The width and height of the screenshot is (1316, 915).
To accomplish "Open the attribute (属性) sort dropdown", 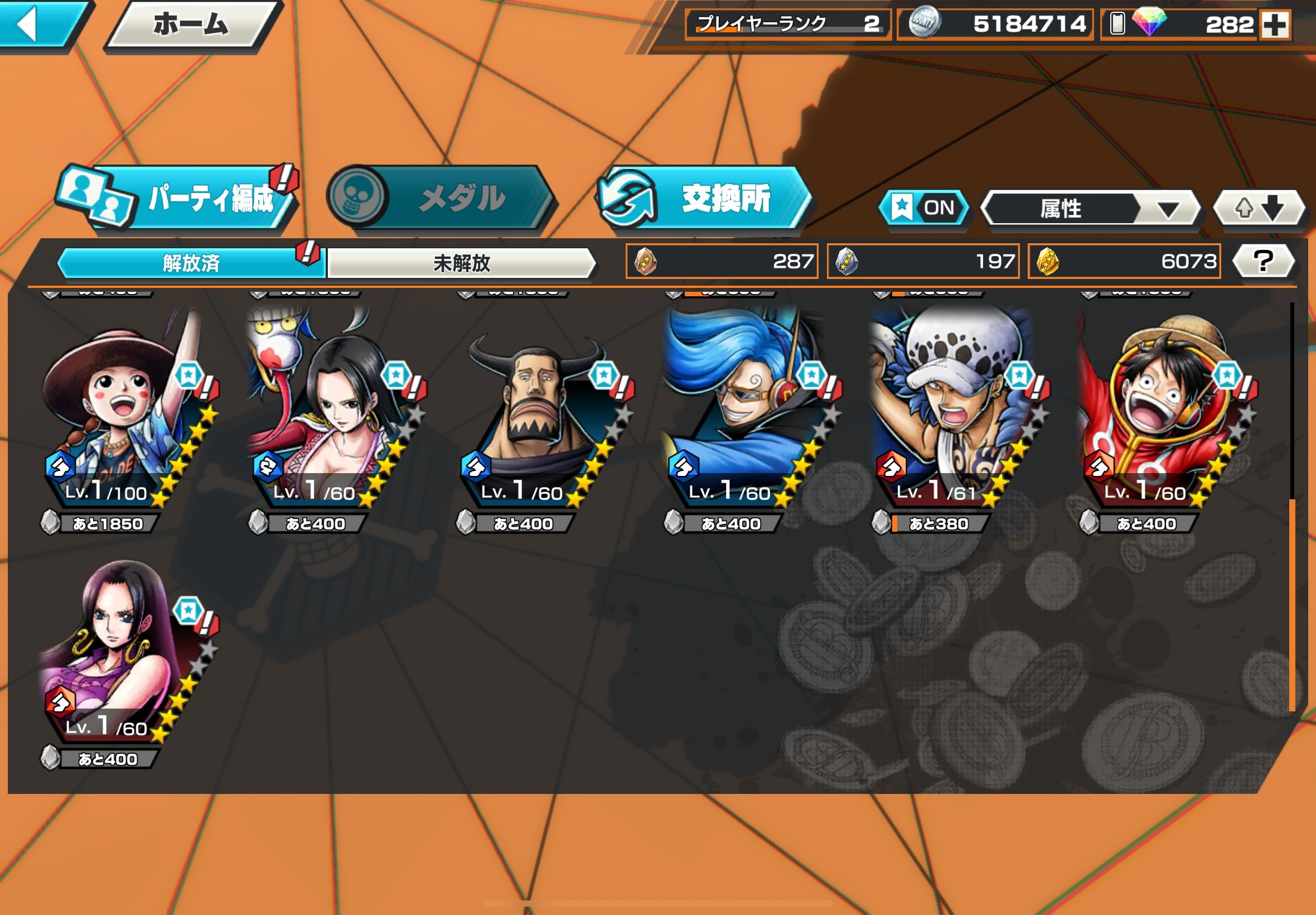I will click(x=1090, y=208).
